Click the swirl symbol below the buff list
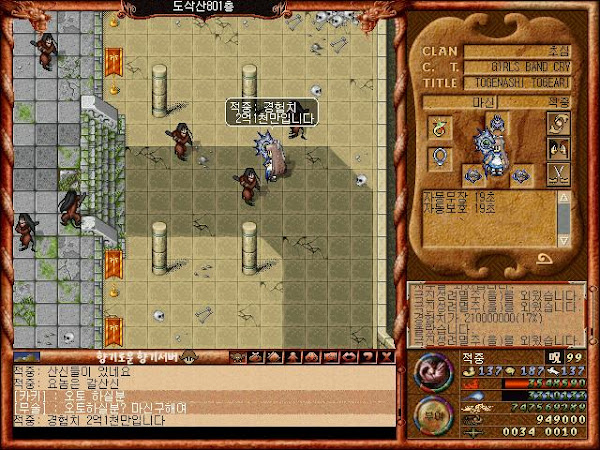 (544, 259)
